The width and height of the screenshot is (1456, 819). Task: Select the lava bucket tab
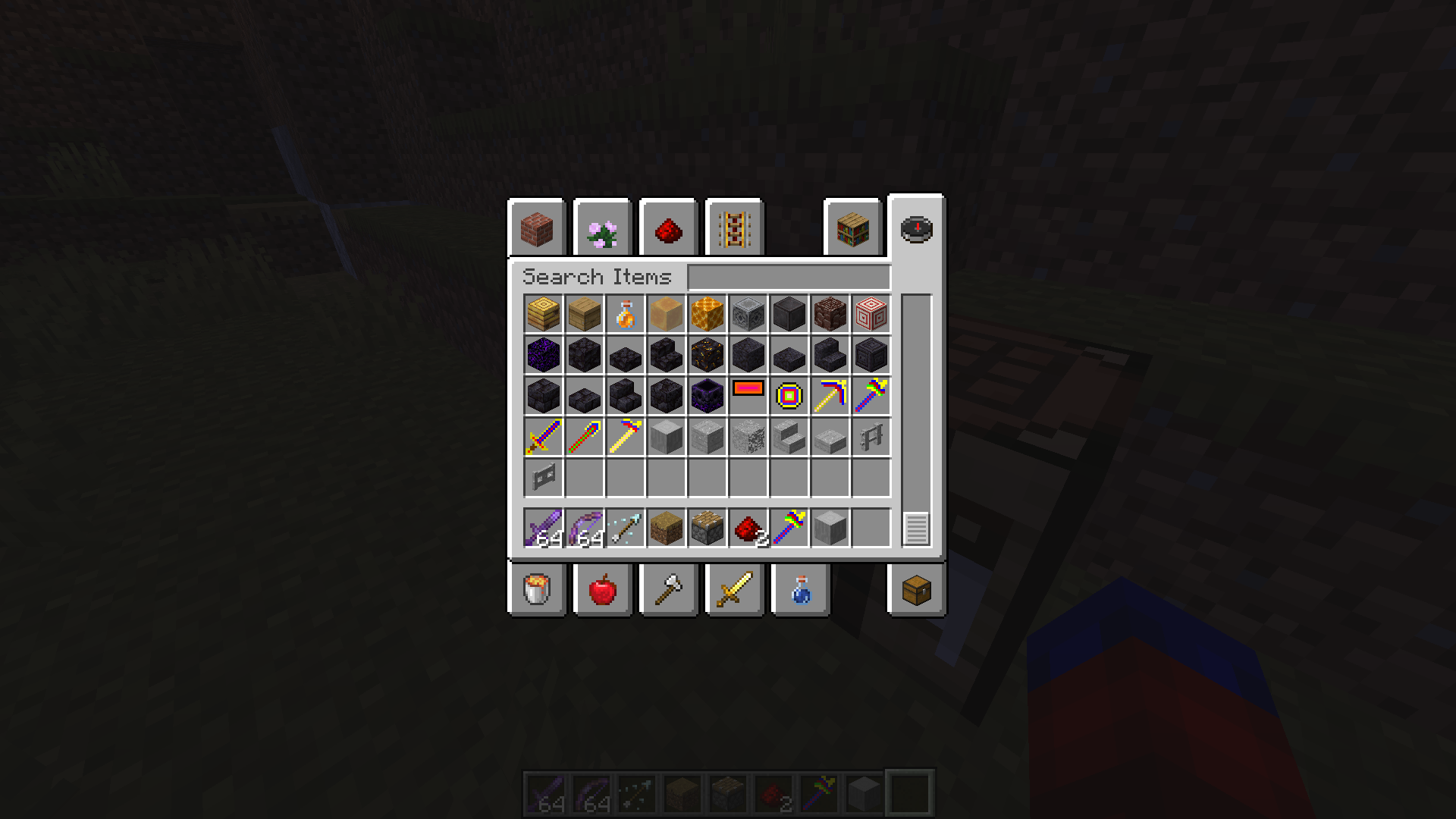pos(537,590)
